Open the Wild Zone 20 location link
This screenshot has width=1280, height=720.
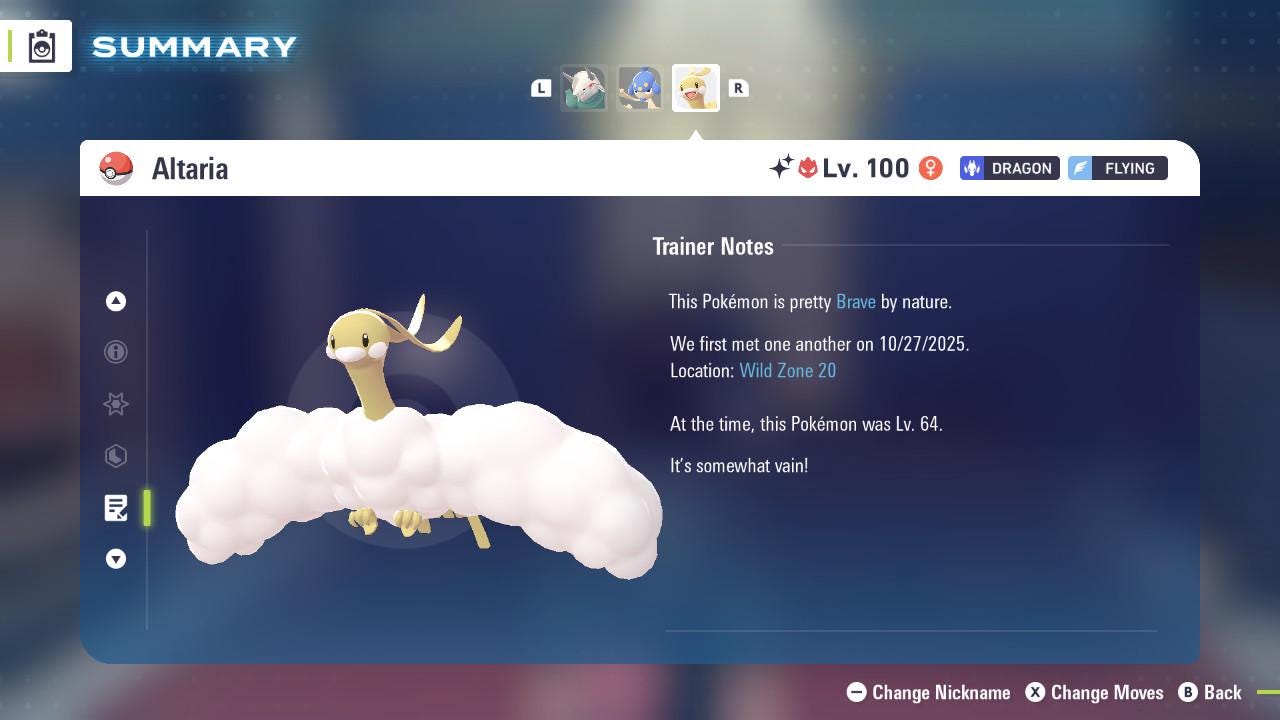pyautogui.click(x=788, y=370)
